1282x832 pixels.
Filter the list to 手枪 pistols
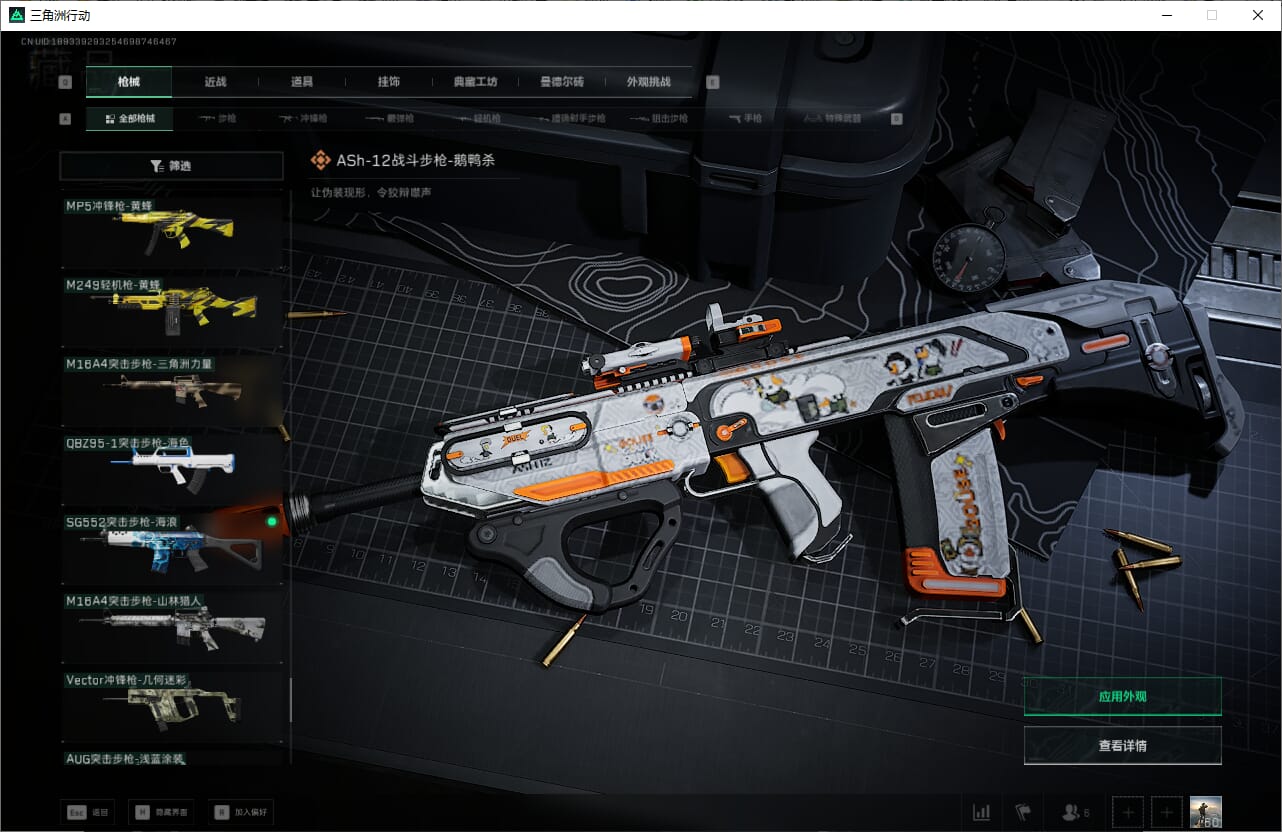745,119
